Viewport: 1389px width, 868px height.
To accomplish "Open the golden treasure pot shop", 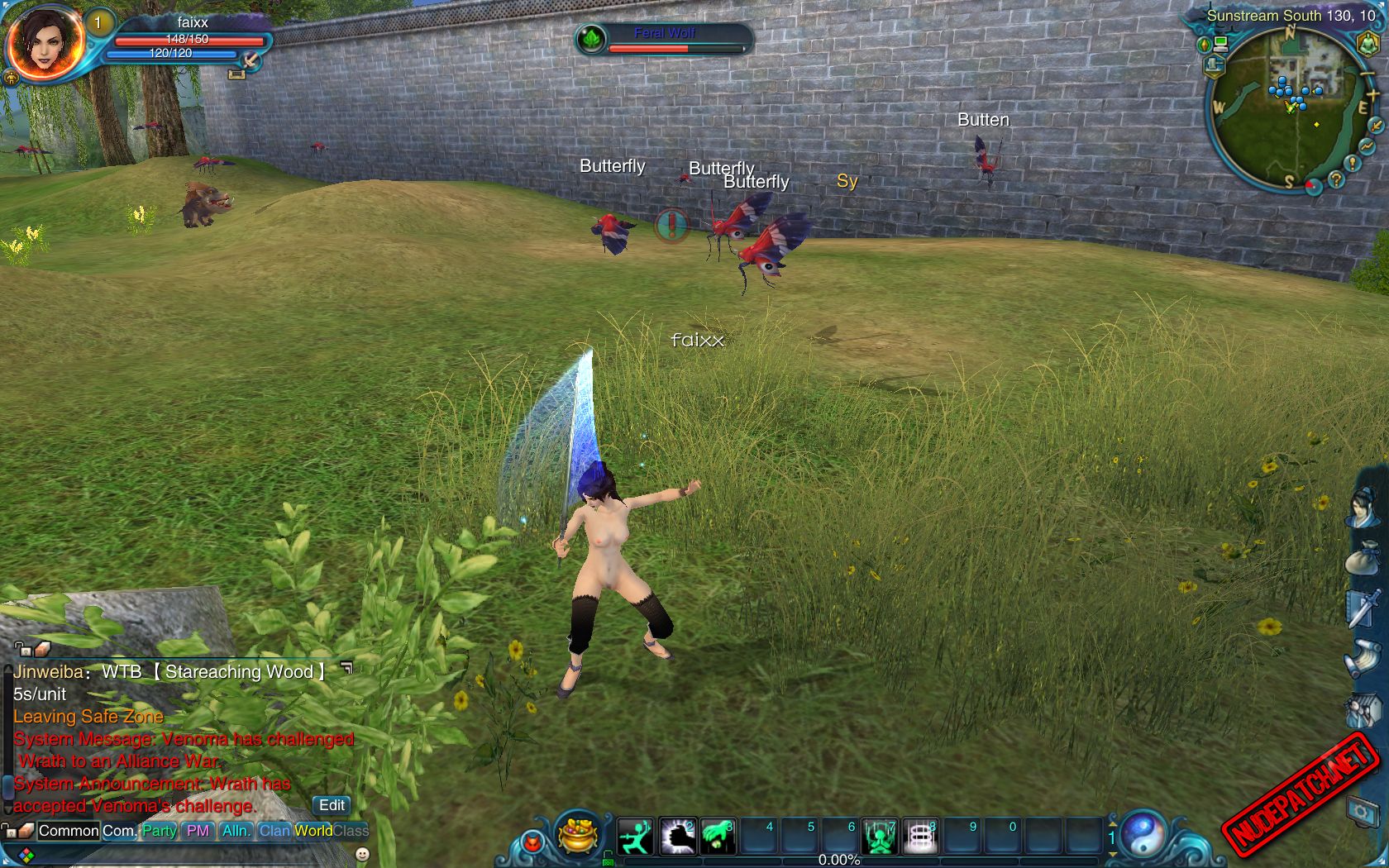I will coord(579,833).
